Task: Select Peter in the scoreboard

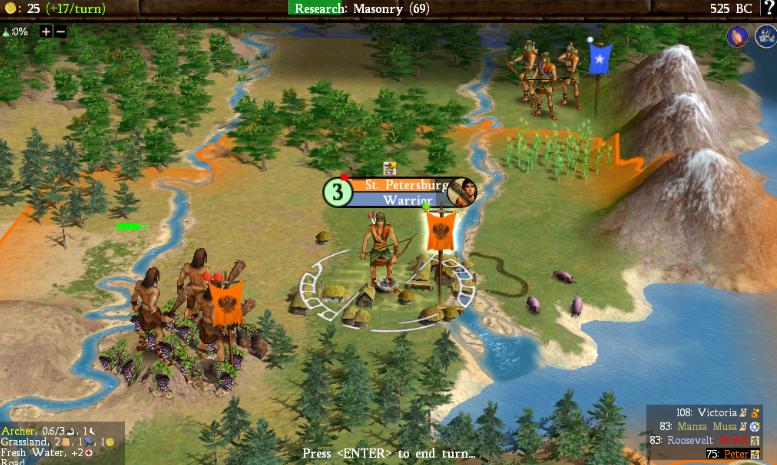Action: tap(735, 454)
